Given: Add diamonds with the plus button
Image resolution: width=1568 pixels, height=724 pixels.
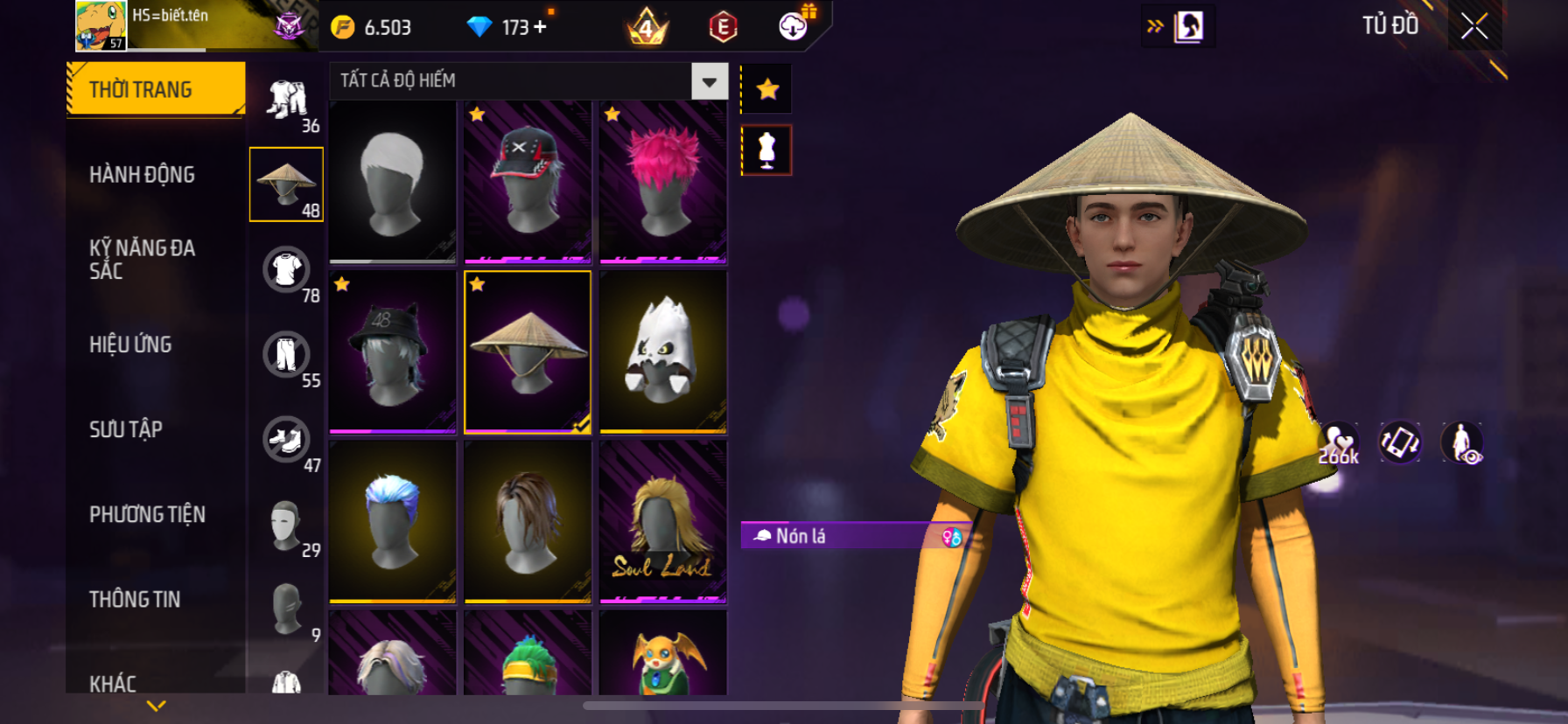Looking at the screenshot, I should (540, 27).
